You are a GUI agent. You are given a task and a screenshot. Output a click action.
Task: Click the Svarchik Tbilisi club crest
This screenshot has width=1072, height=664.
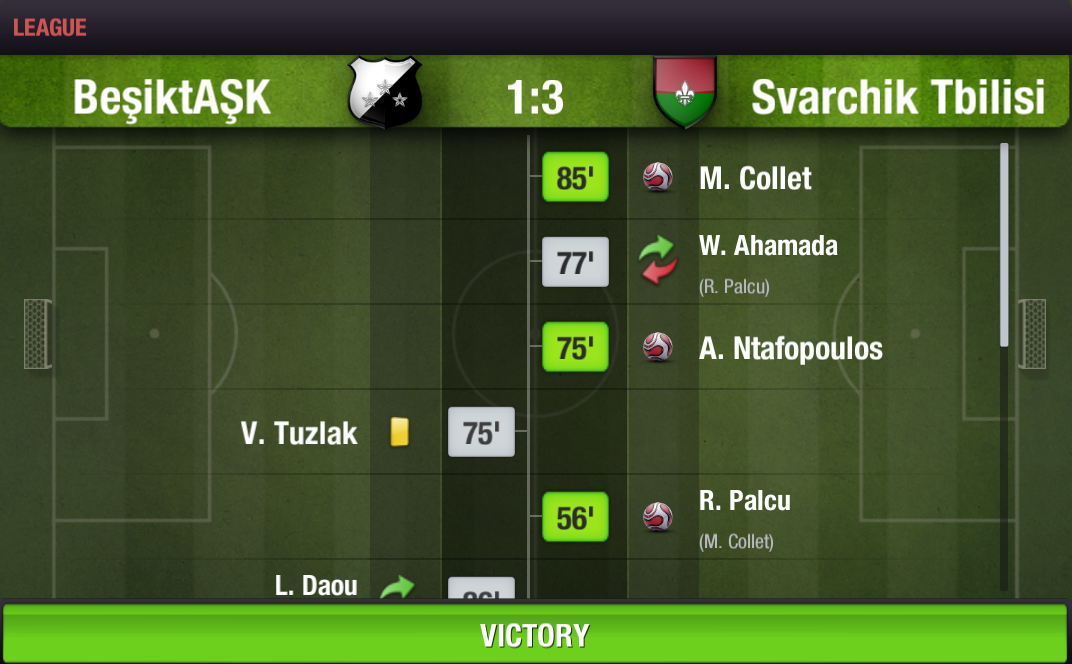click(685, 93)
